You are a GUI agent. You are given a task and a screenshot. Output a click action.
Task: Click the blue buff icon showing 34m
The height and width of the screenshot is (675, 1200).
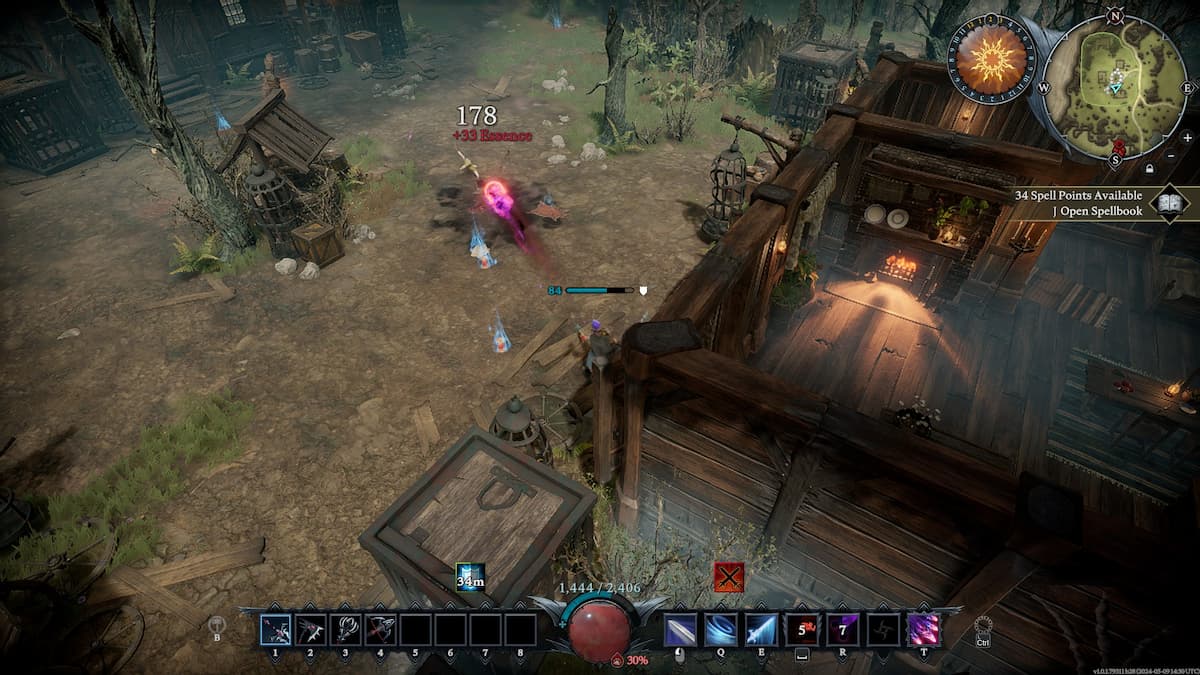(470, 577)
